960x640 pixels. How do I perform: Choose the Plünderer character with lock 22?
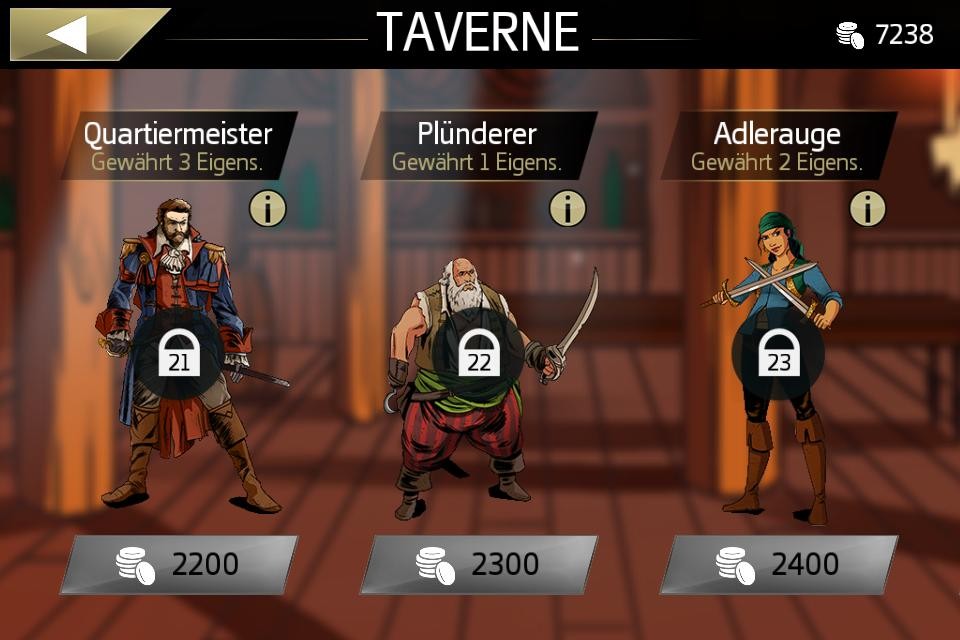pyautogui.click(x=479, y=355)
